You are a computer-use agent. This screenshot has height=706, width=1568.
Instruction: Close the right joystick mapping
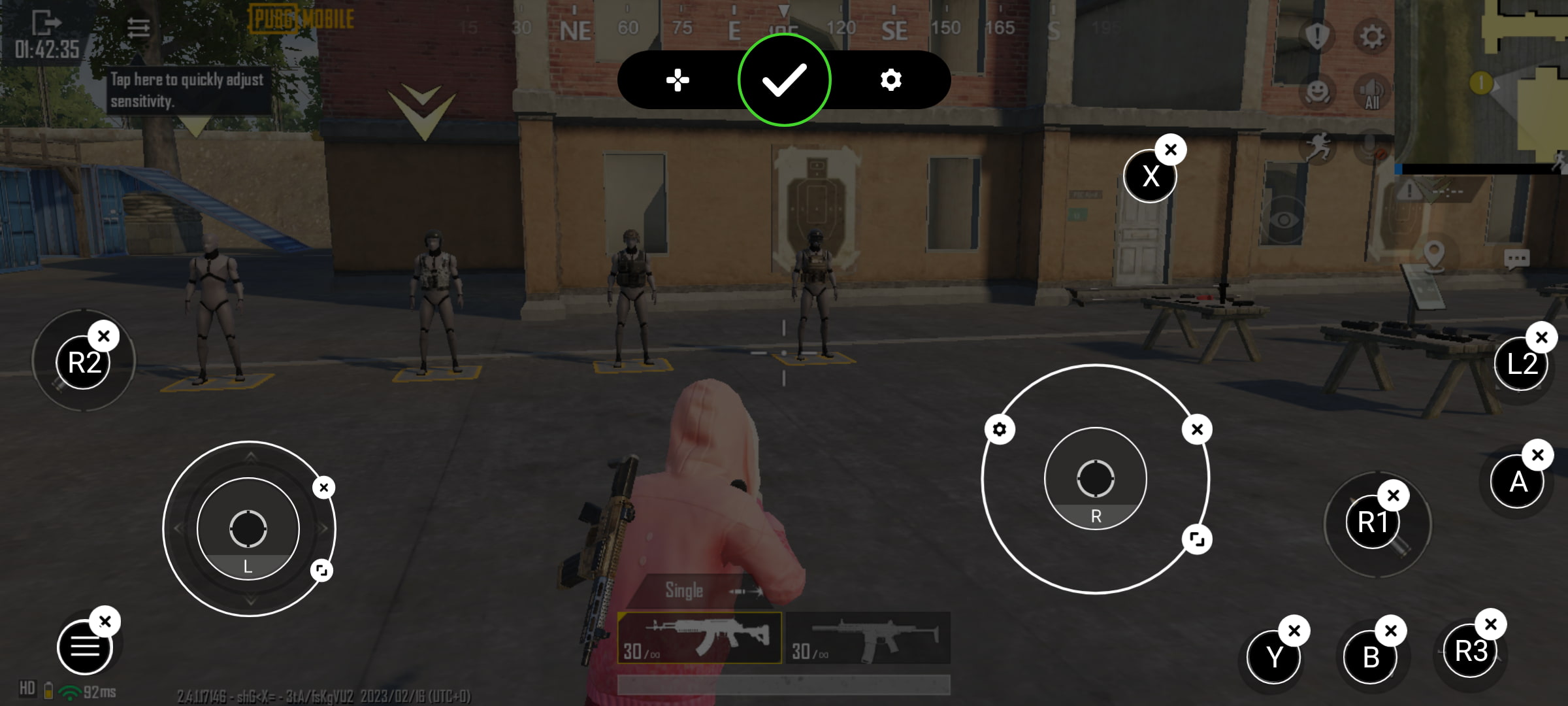[x=1197, y=429]
